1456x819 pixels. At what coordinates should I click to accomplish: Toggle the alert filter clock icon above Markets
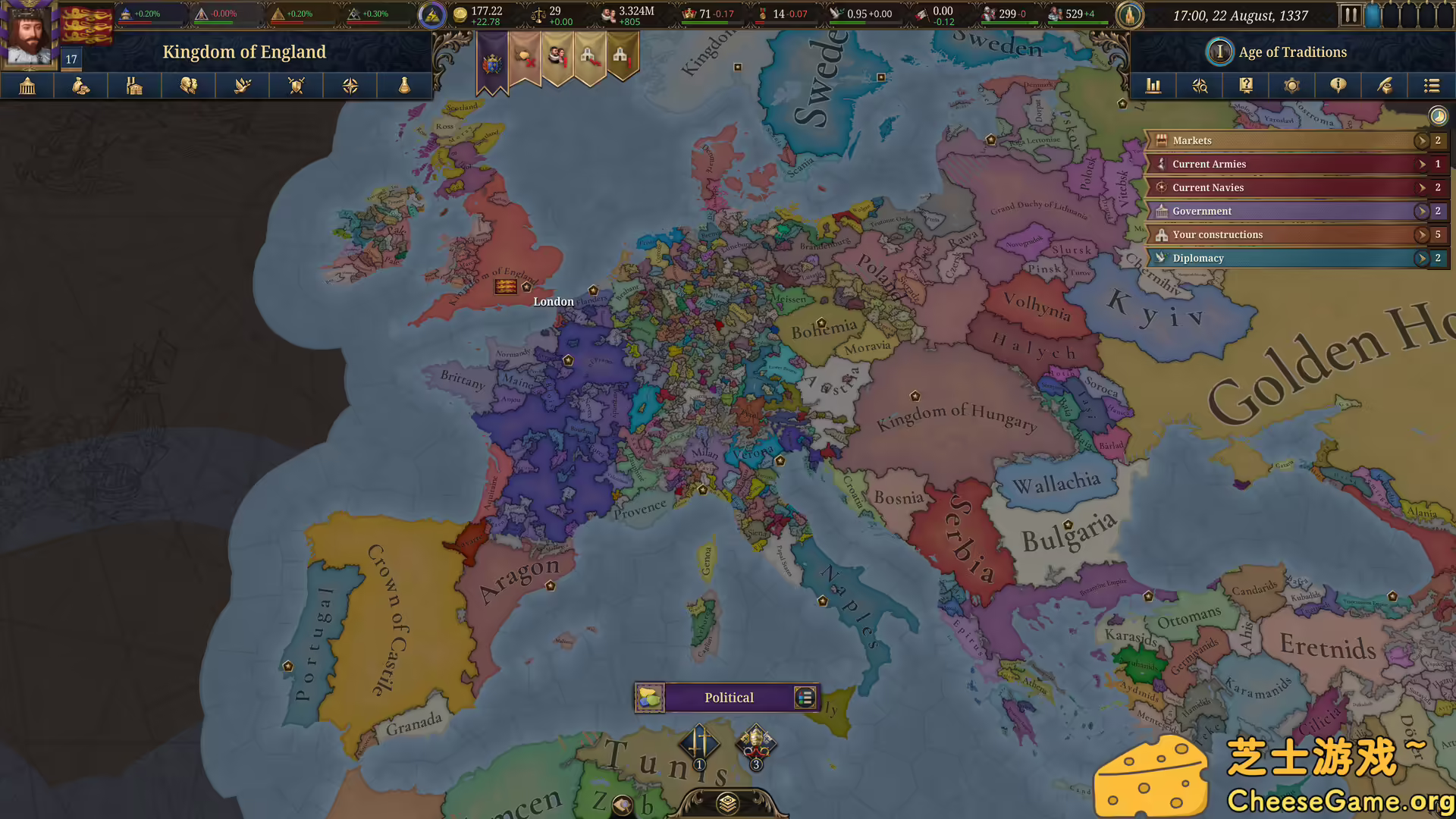click(x=1439, y=115)
